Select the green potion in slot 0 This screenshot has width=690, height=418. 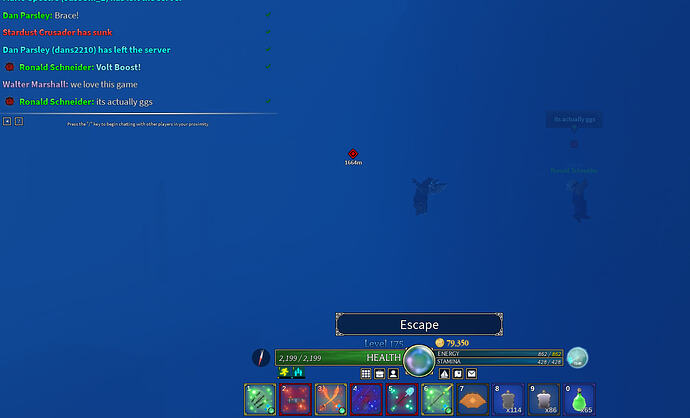click(x=579, y=399)
